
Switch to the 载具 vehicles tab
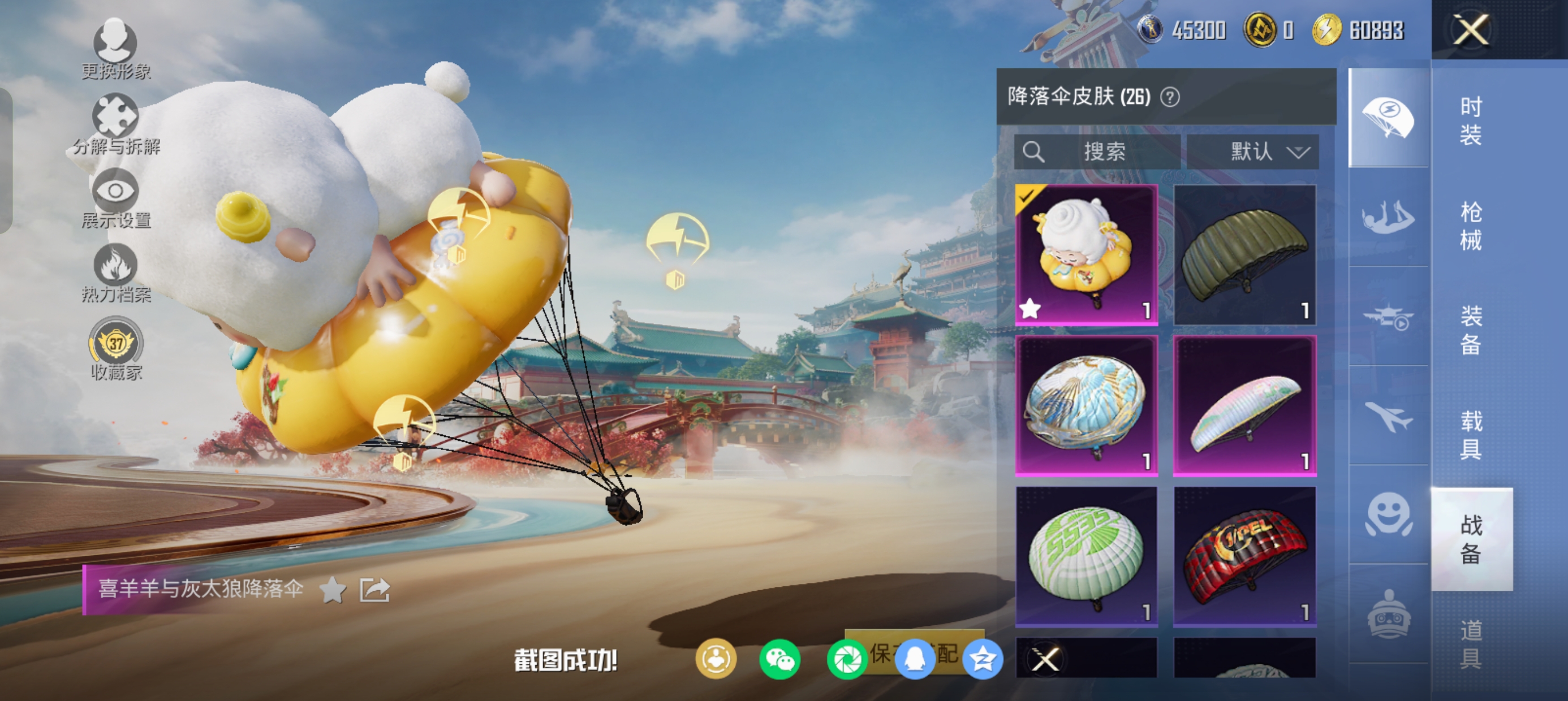click(x=1471, y=435)
